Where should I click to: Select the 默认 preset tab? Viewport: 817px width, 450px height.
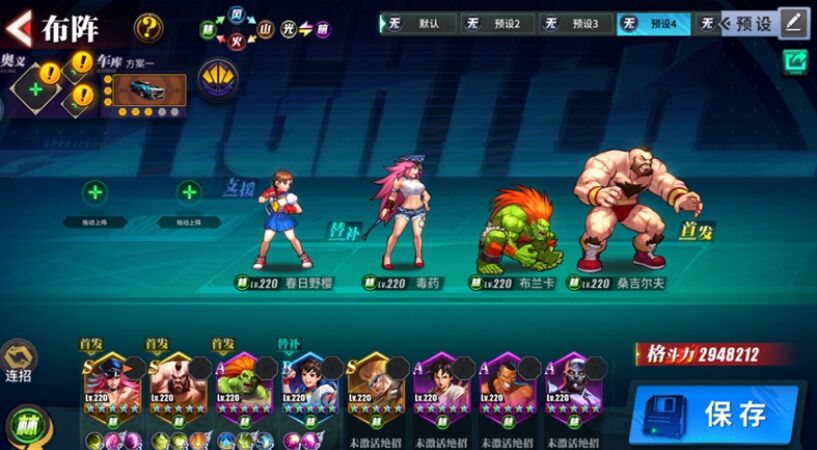pyautogui.click(x=419, y=23)
